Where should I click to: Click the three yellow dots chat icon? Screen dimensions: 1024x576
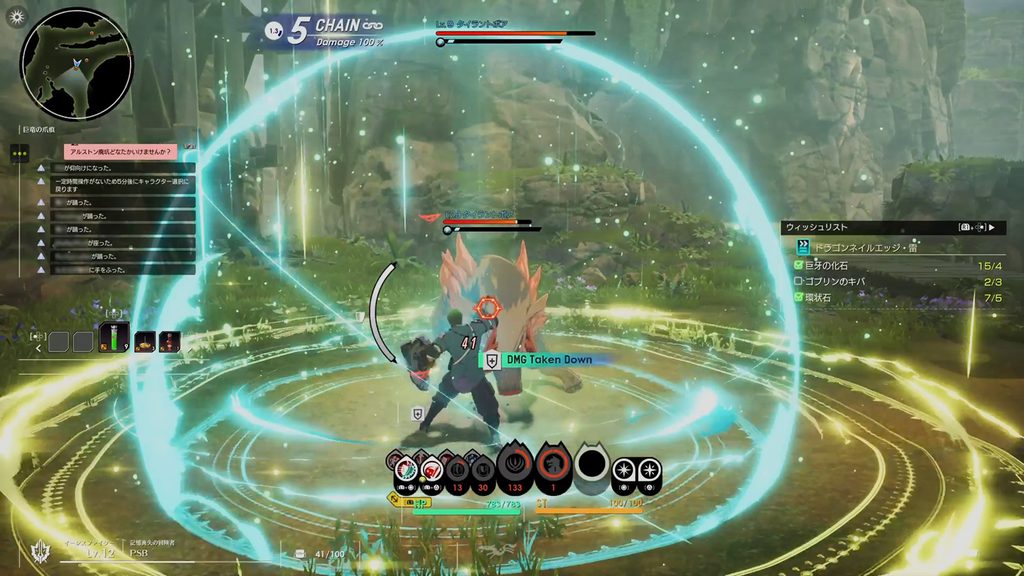(20, 153)
